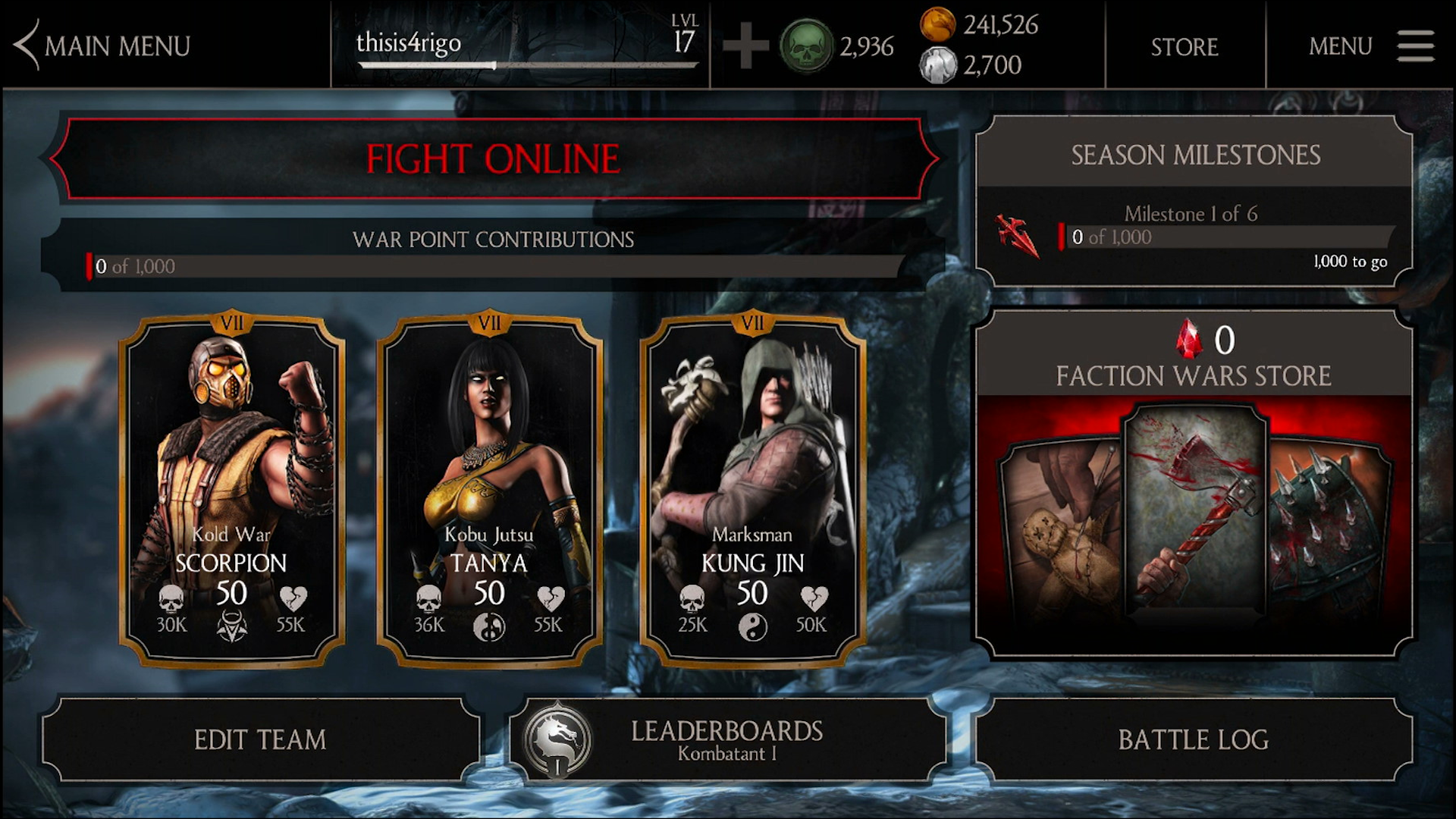Open the Faction Wars Store
The width and height of the screenshot is (1456, 819).
pyautogui.click(x=1193, y=485)
